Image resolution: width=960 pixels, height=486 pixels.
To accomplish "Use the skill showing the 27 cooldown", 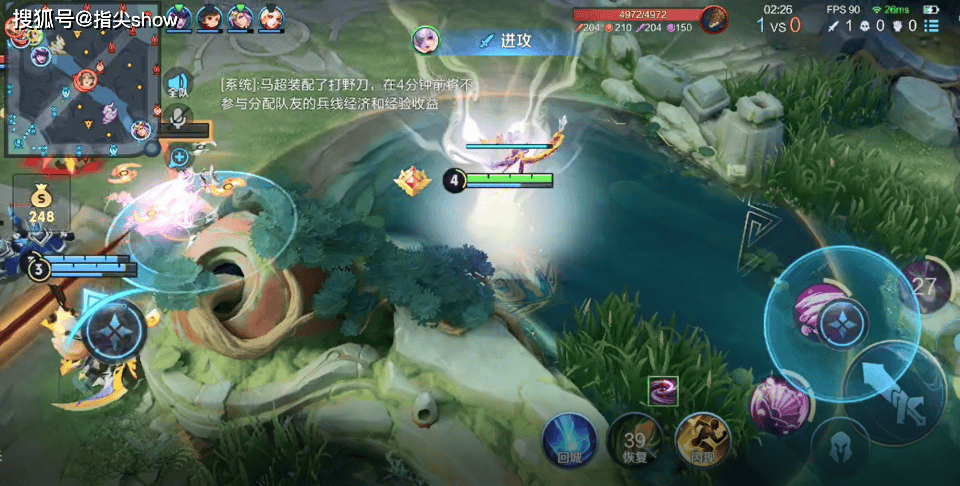I will click(x=927, y=287).
